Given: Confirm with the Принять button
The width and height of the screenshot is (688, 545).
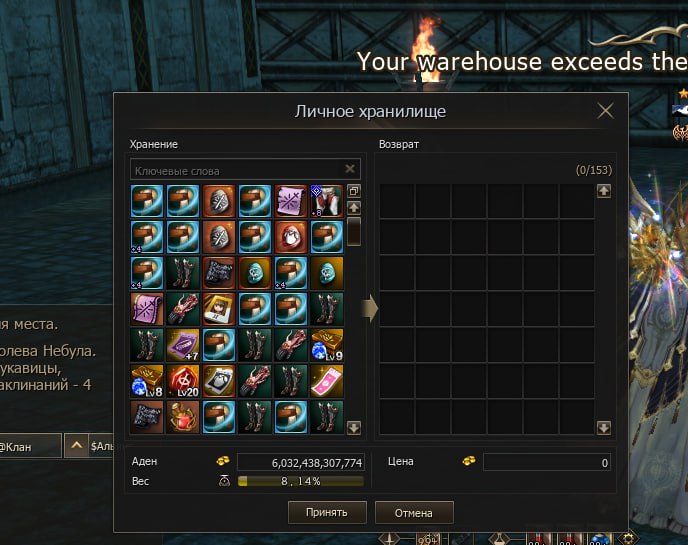Looking at the screenshot, I should (326, 512).
